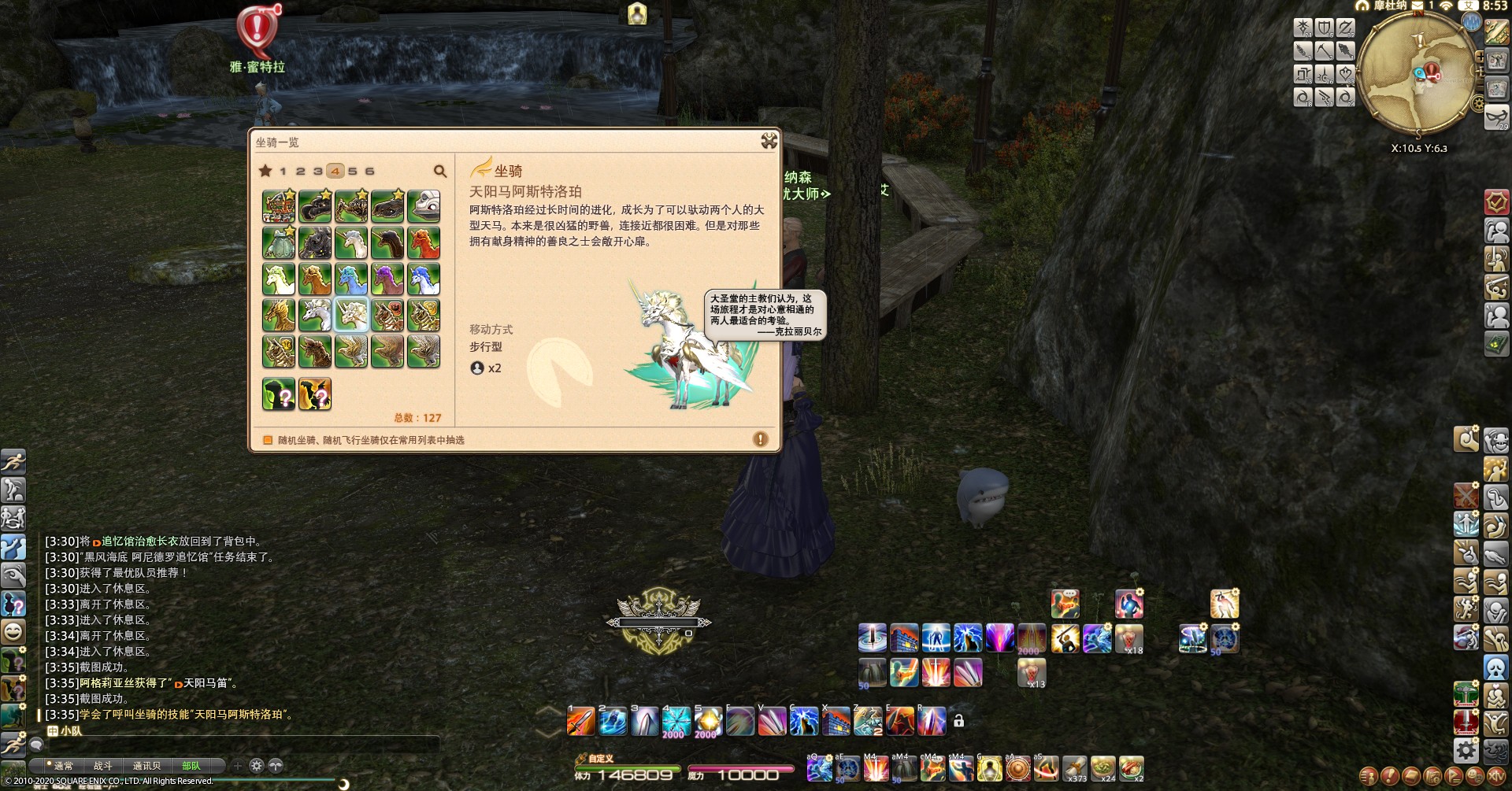Select the purple-maned unicorn mount icon
Image resolution: width=1512 pixels, height=791 pixels.
[x=387, y=279]
